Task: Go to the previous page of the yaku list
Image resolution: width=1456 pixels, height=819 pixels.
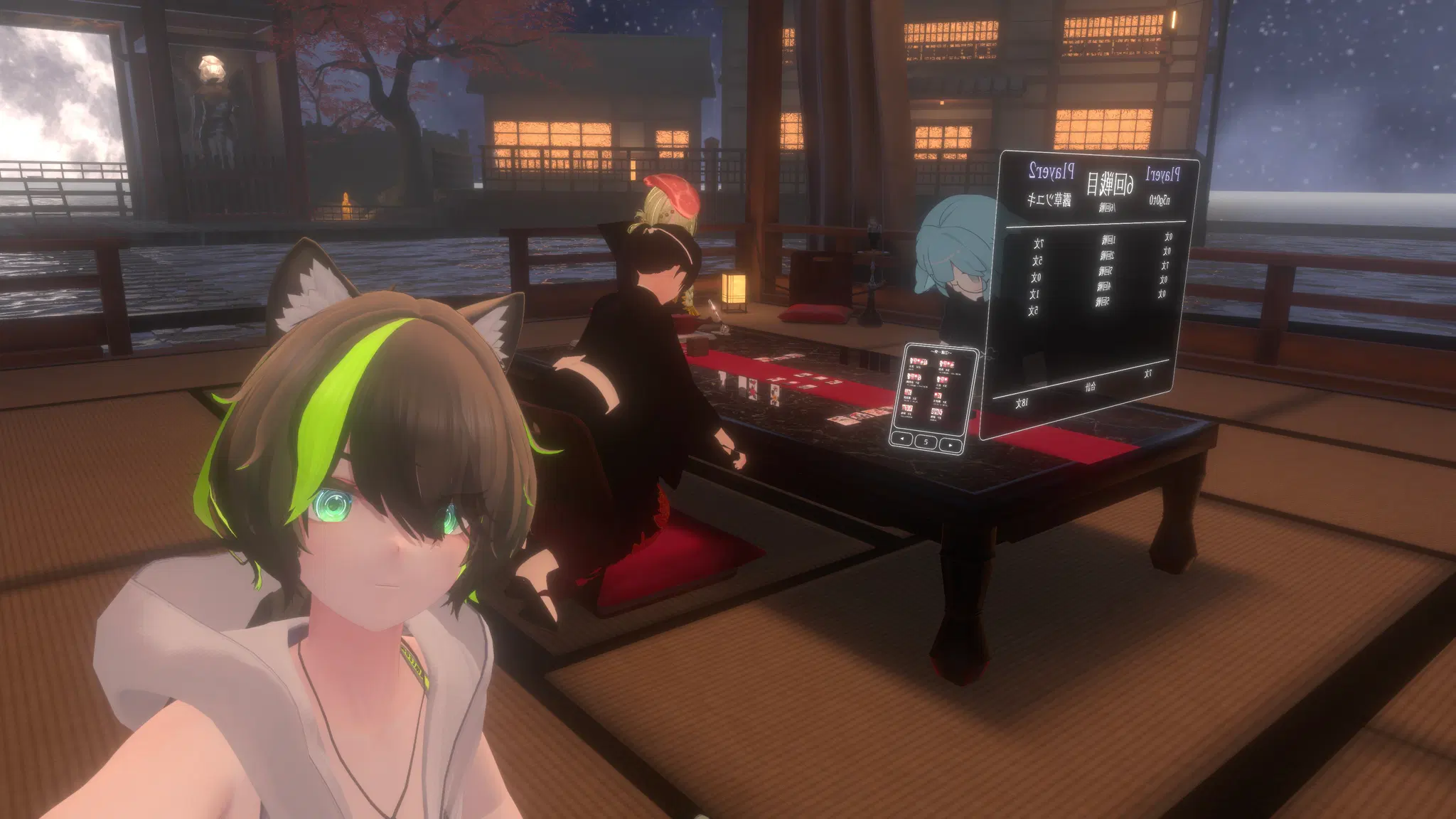Action: (x=903, y=439)
